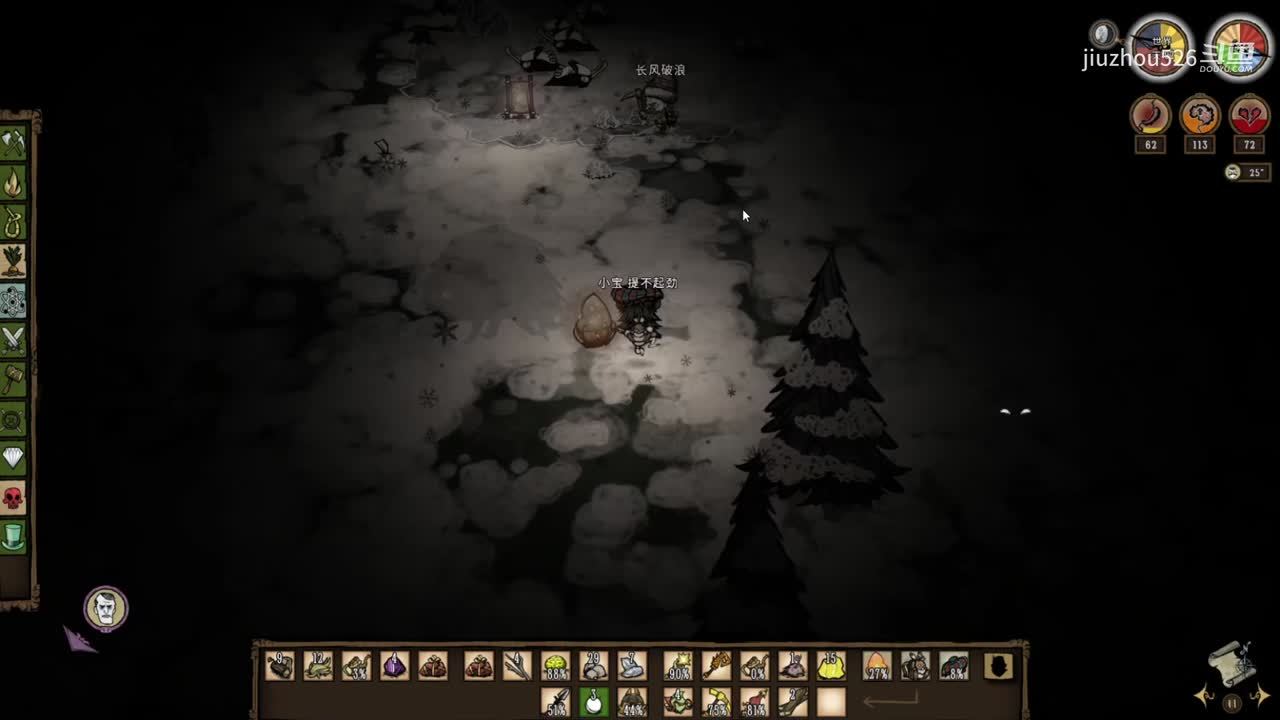Click the pause button
Screen dimensions: 1280x720
click(1232, 703)
